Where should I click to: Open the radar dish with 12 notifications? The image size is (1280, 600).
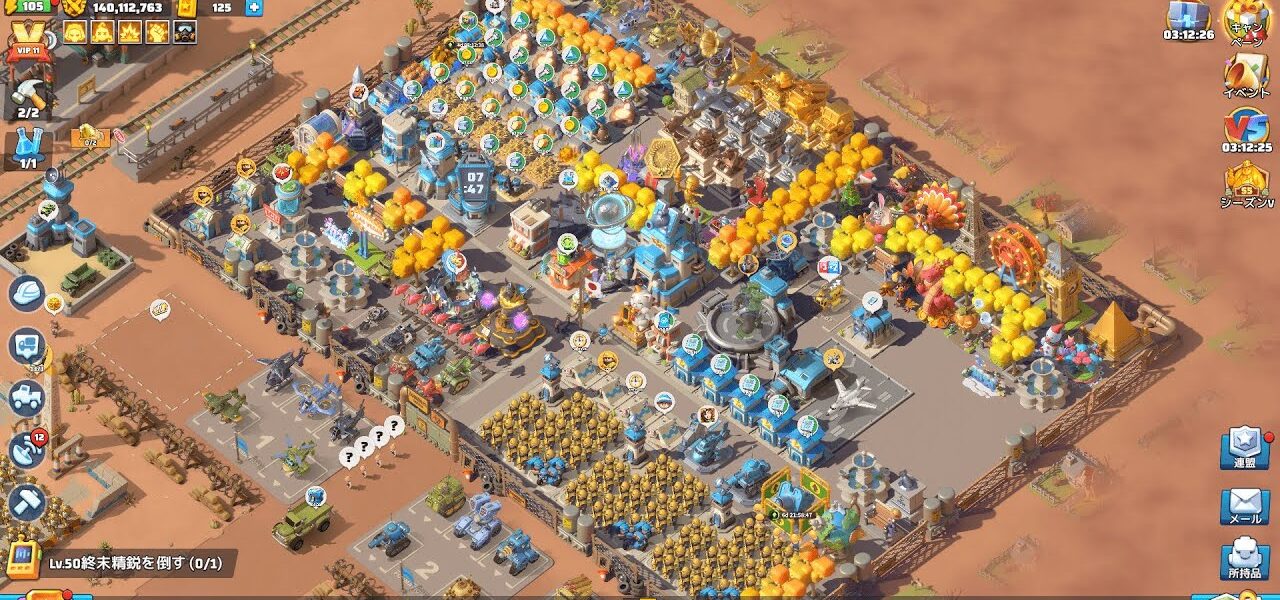tap(27, 450)
